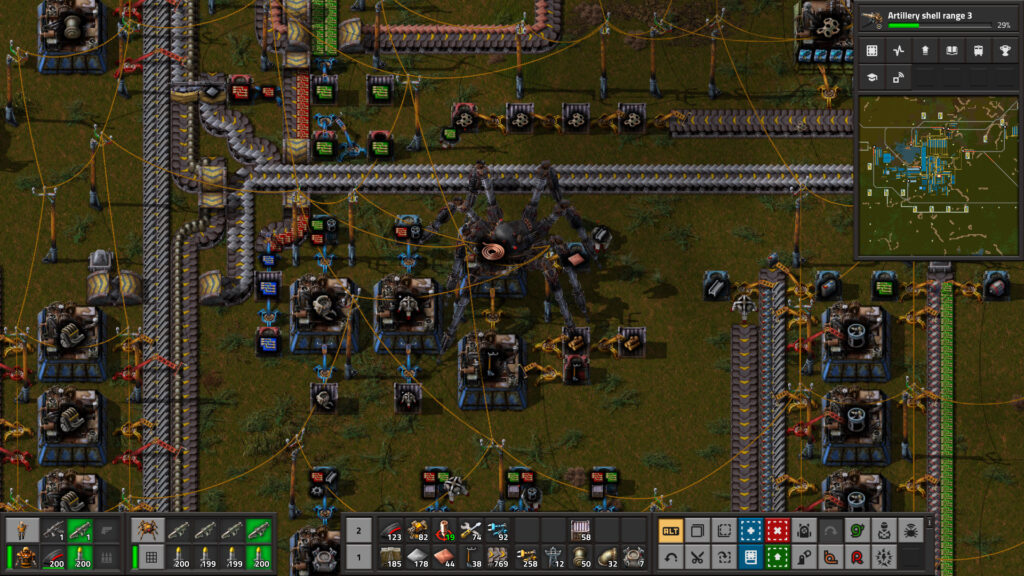
Task: Select the character armor slot
Action: pos(23,557)
